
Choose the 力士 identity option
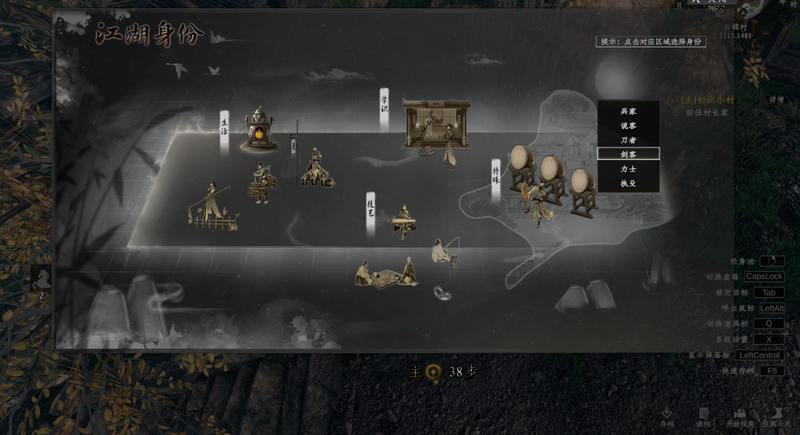(x=628, y=169)
